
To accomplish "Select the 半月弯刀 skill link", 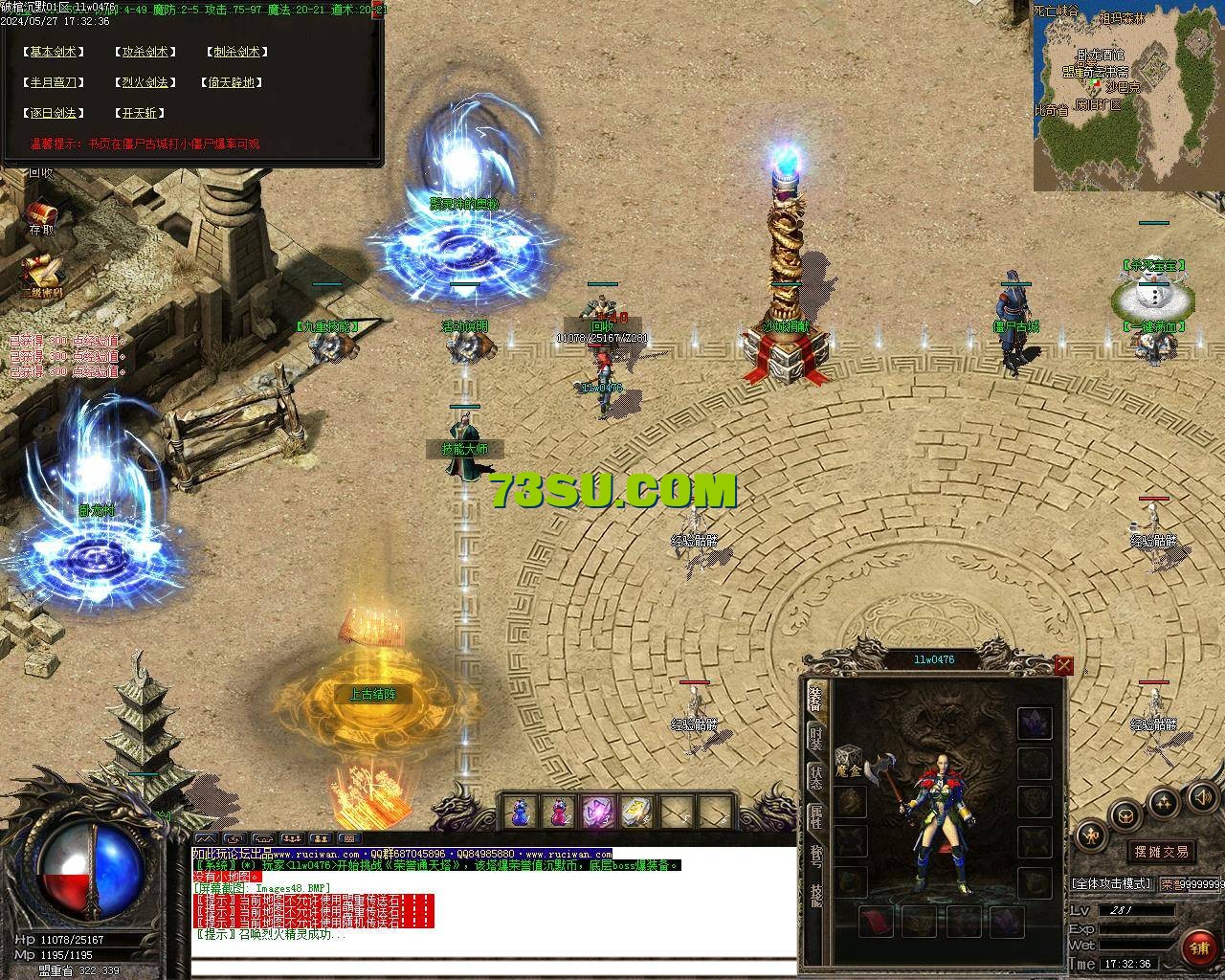I will (54, 83).
